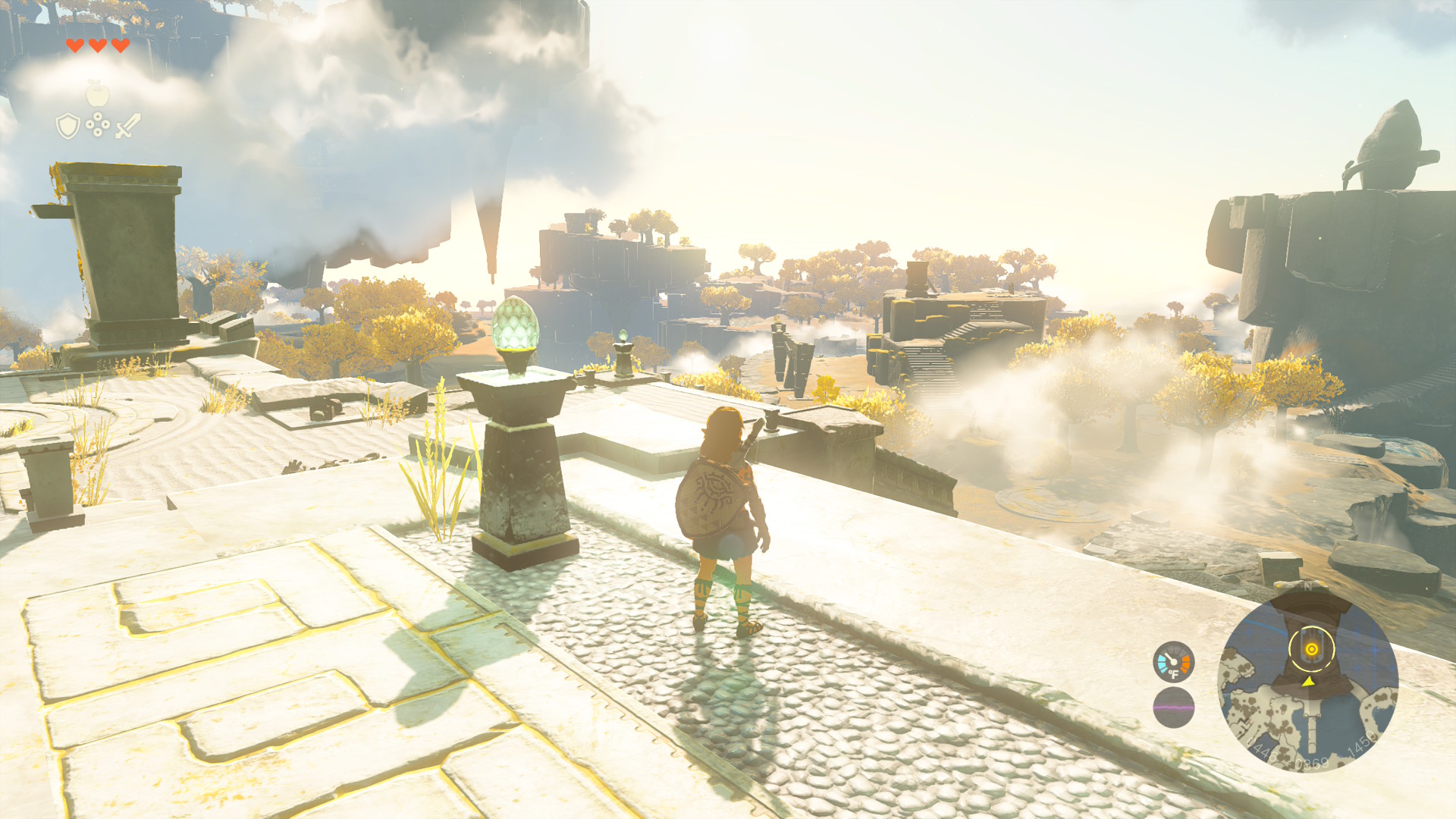Select the apple material quick-slot icon
This screenshot has width=1456, height=819.
pos(98,94)
